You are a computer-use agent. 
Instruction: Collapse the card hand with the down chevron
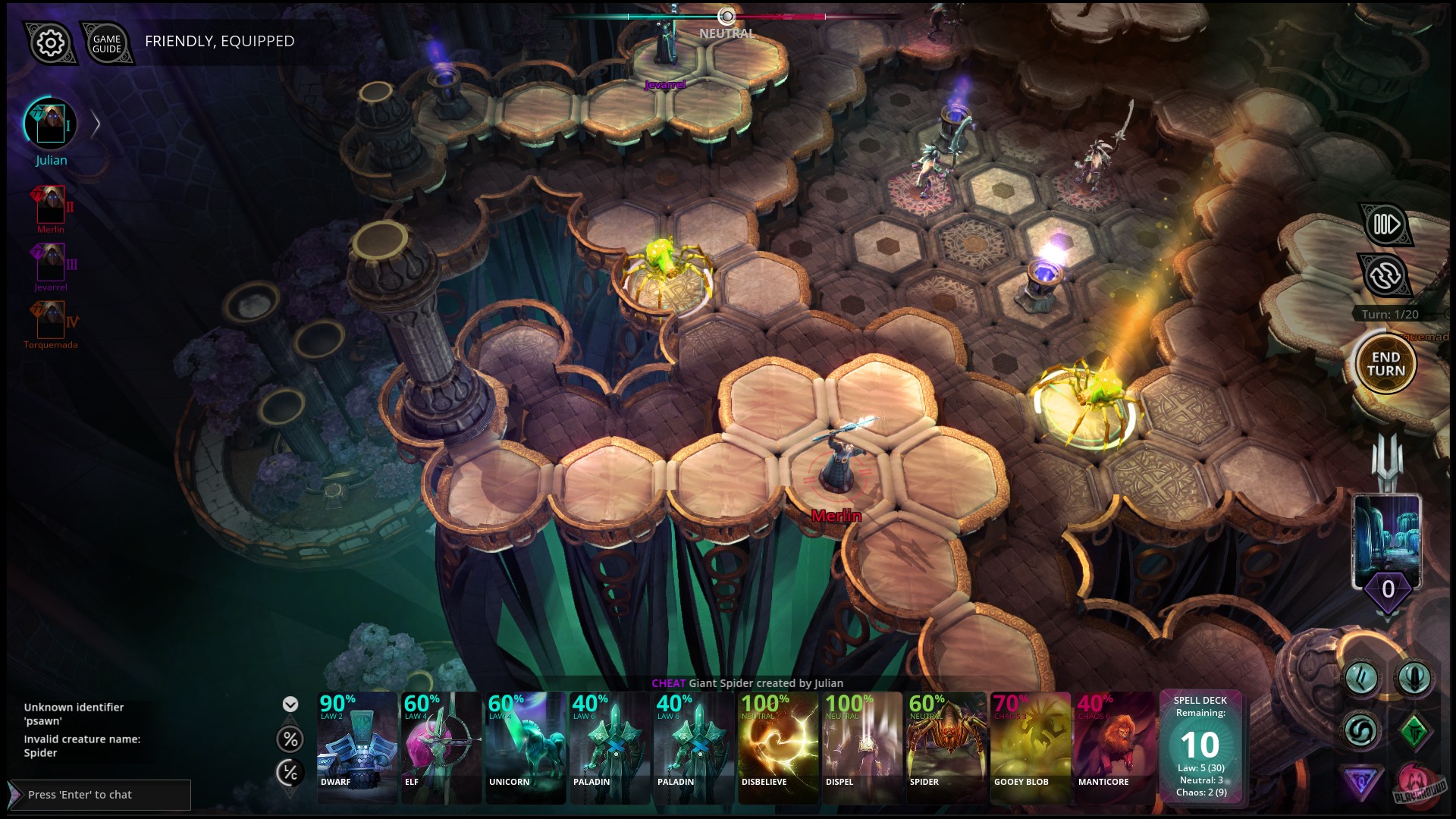[x=289, y=703]
